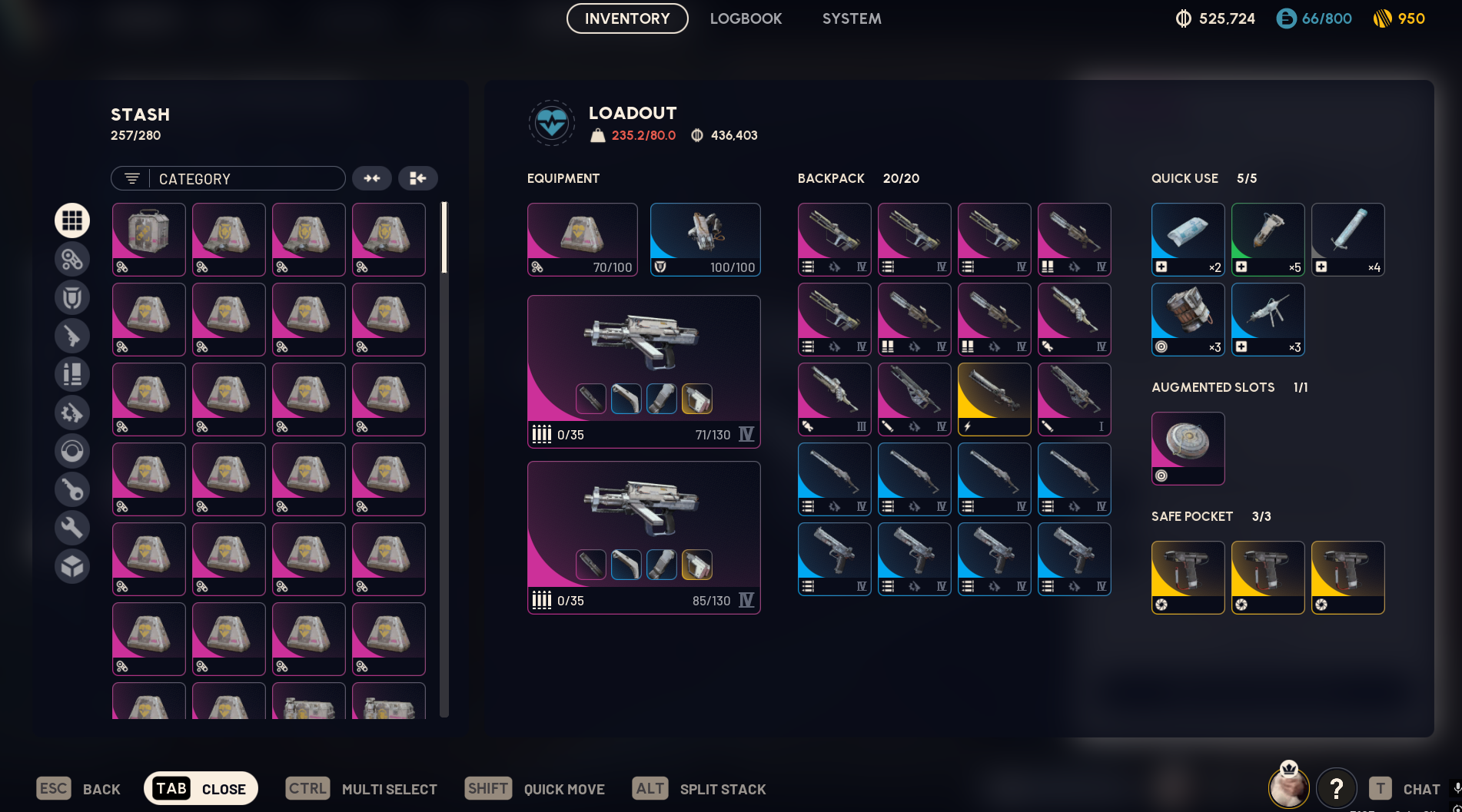Open the help question mark button
Viewport: 1462px width, 812px height.
1337,788
